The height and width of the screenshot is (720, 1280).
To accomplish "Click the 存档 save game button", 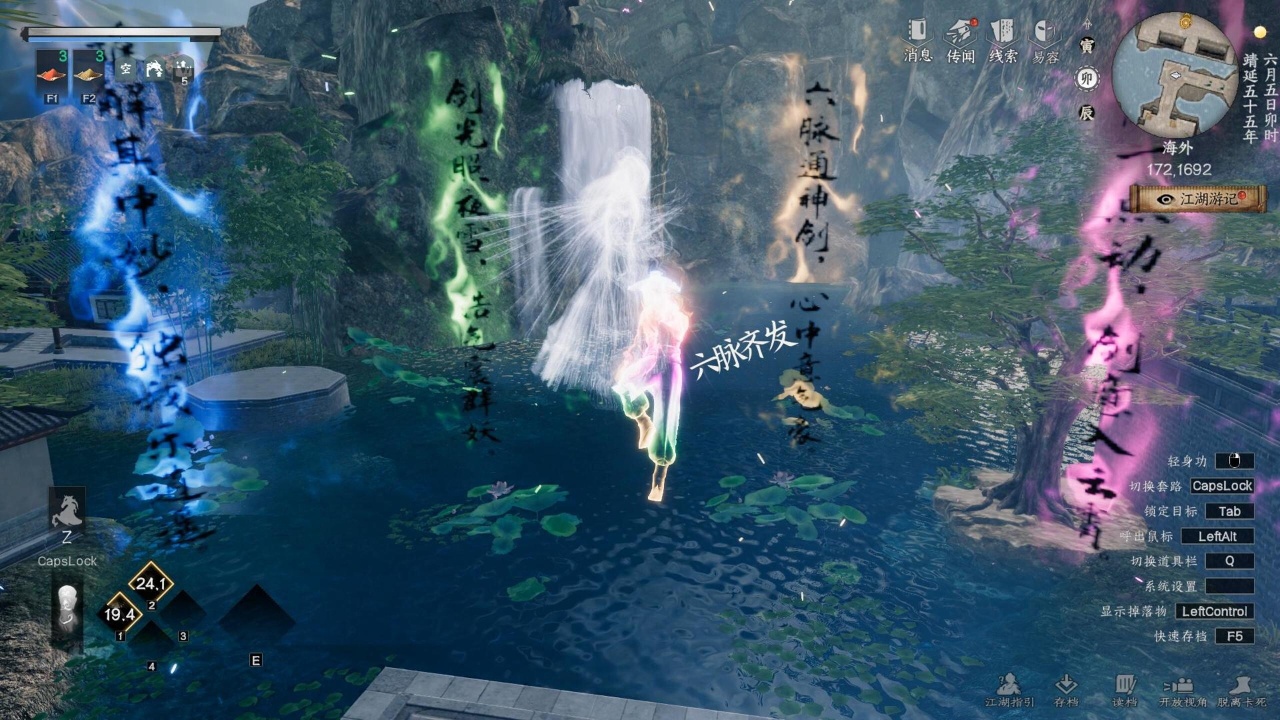I will pyautogui.click(x=1066, y=690).
